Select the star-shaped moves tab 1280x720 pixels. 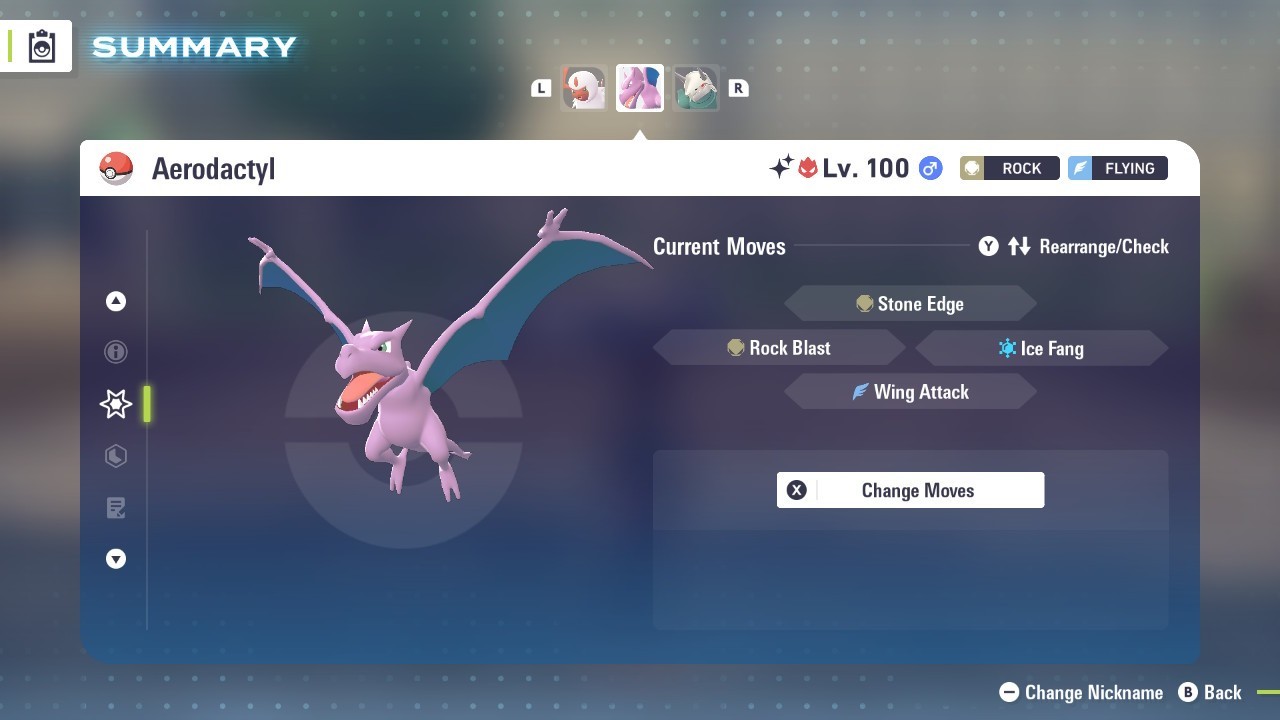(x=116, y=404)
